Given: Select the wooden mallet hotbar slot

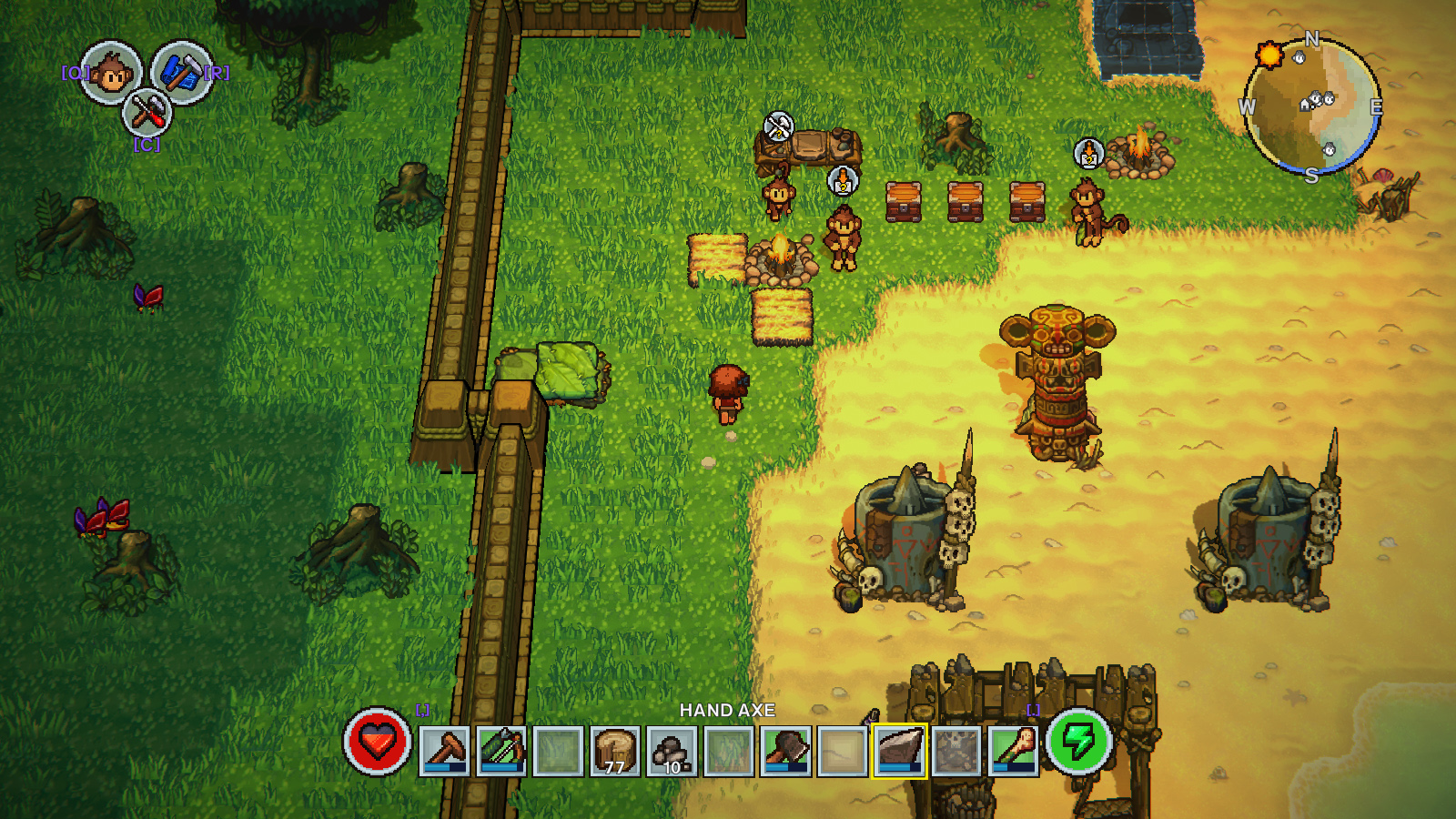Looking at the screenshot, I should point(445,751).
